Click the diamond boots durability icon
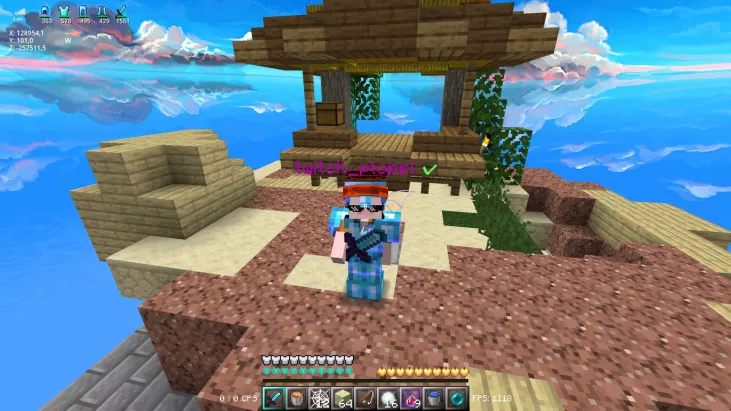Image resolution: width=731 pixels, height=411 pixels. click(103, 10)
